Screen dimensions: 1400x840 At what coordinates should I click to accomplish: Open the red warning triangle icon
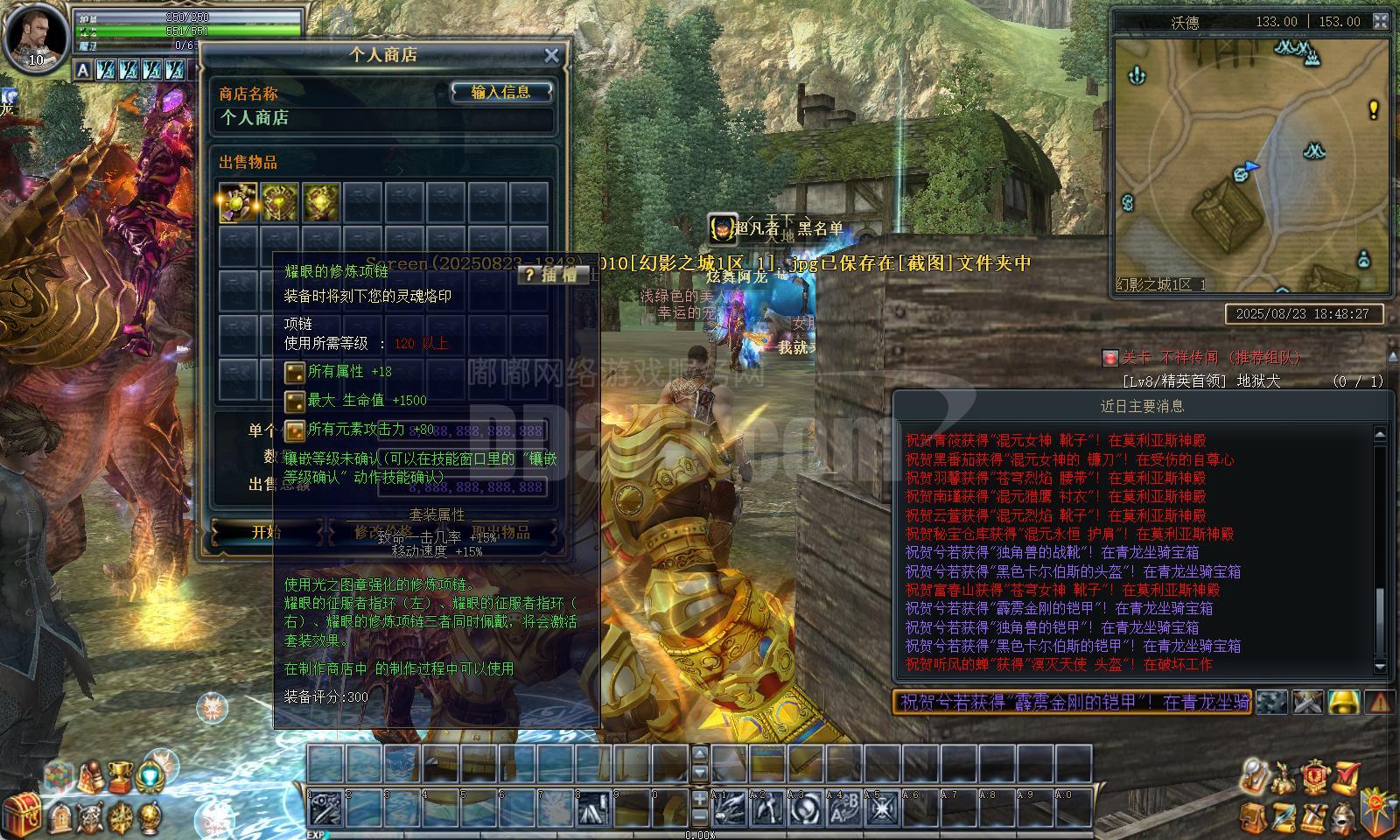coord(1379,702)
